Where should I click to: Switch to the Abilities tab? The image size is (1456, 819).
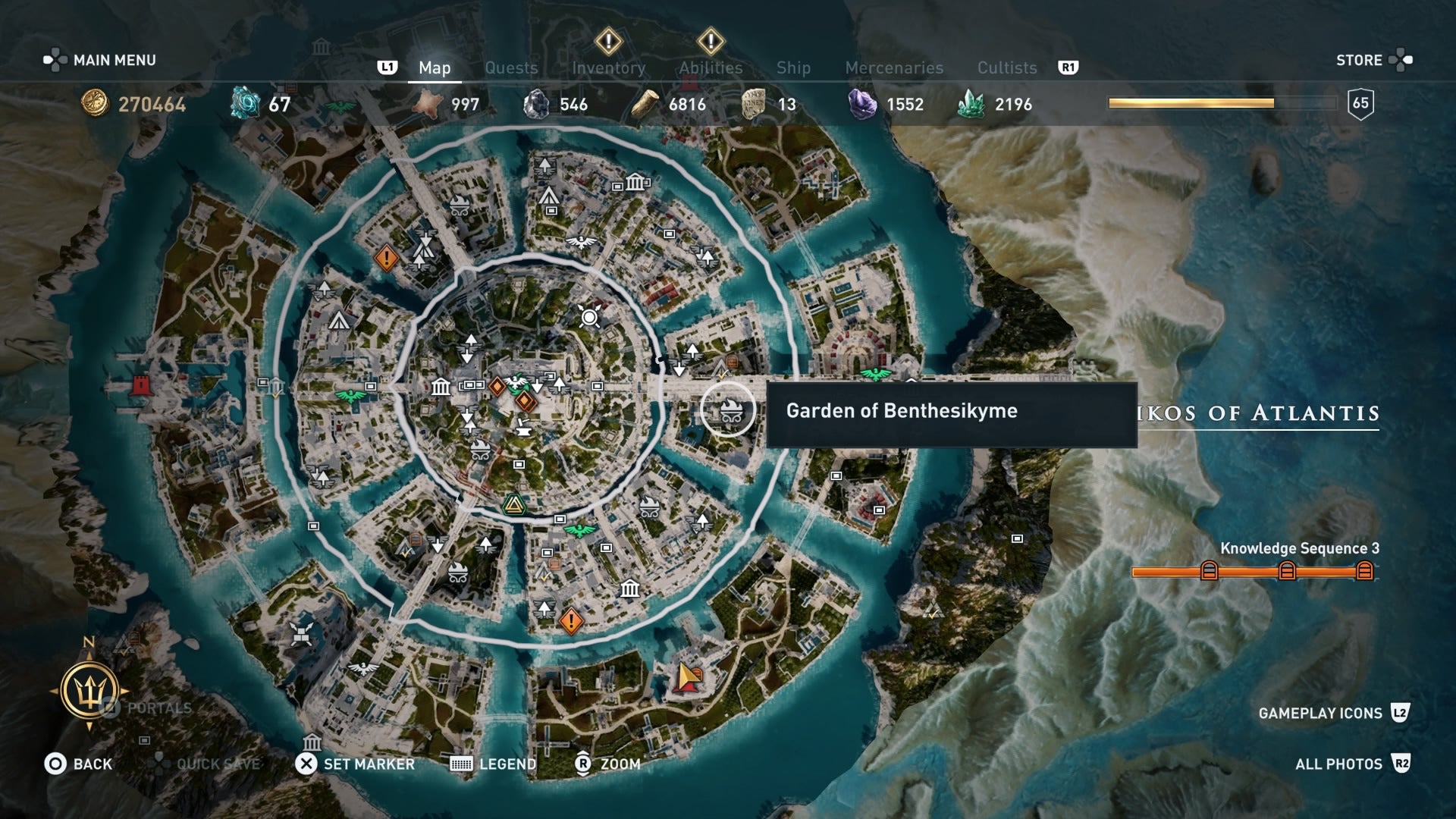click(x=711, y=67)
